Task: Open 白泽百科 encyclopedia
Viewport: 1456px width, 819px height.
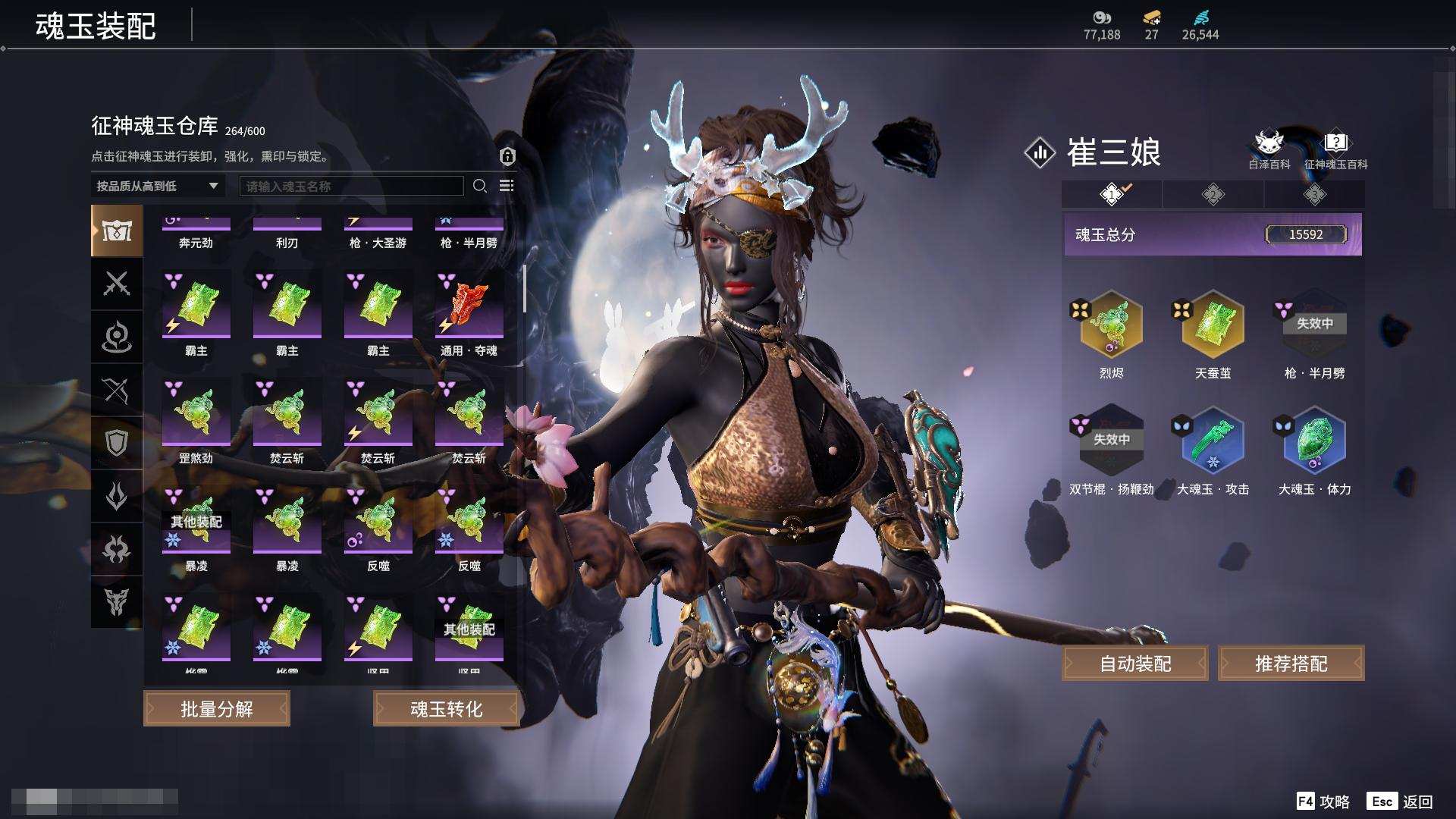Action: point(1269,149)
